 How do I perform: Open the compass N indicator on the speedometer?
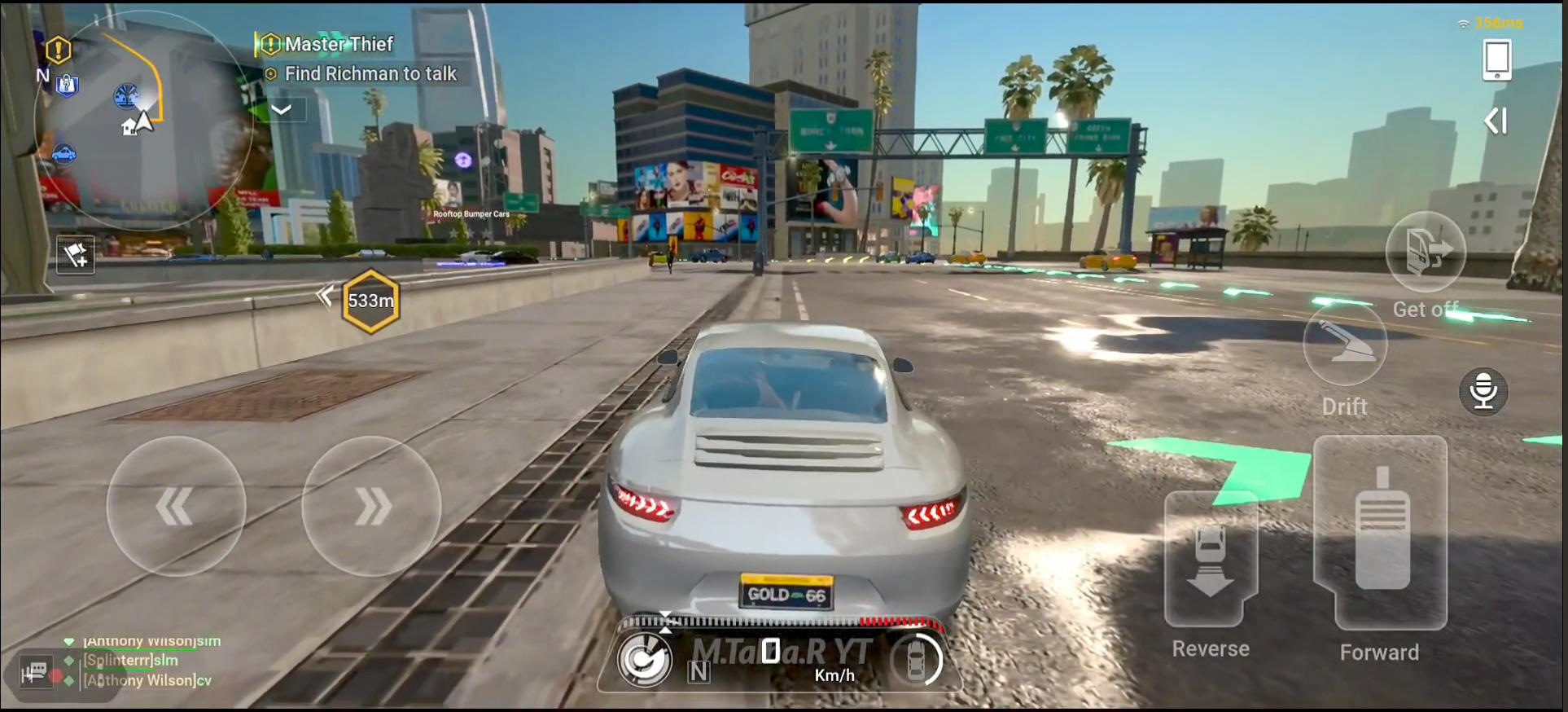tap(697, 675)
